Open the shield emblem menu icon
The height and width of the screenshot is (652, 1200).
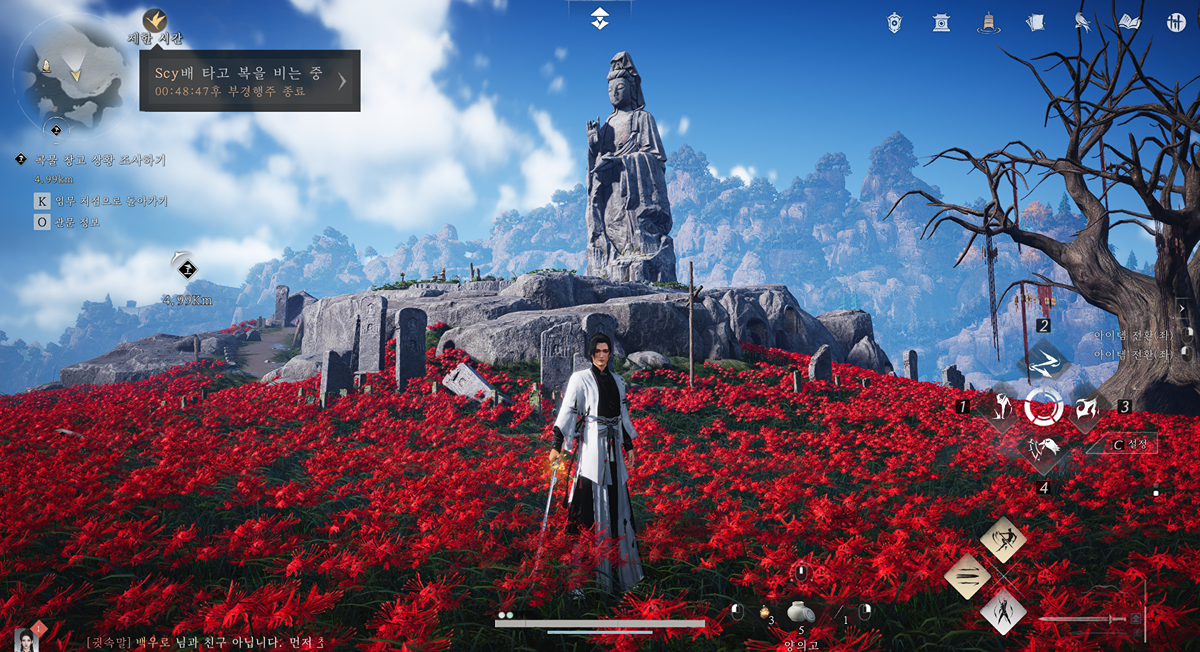click(x=896, y=22)
